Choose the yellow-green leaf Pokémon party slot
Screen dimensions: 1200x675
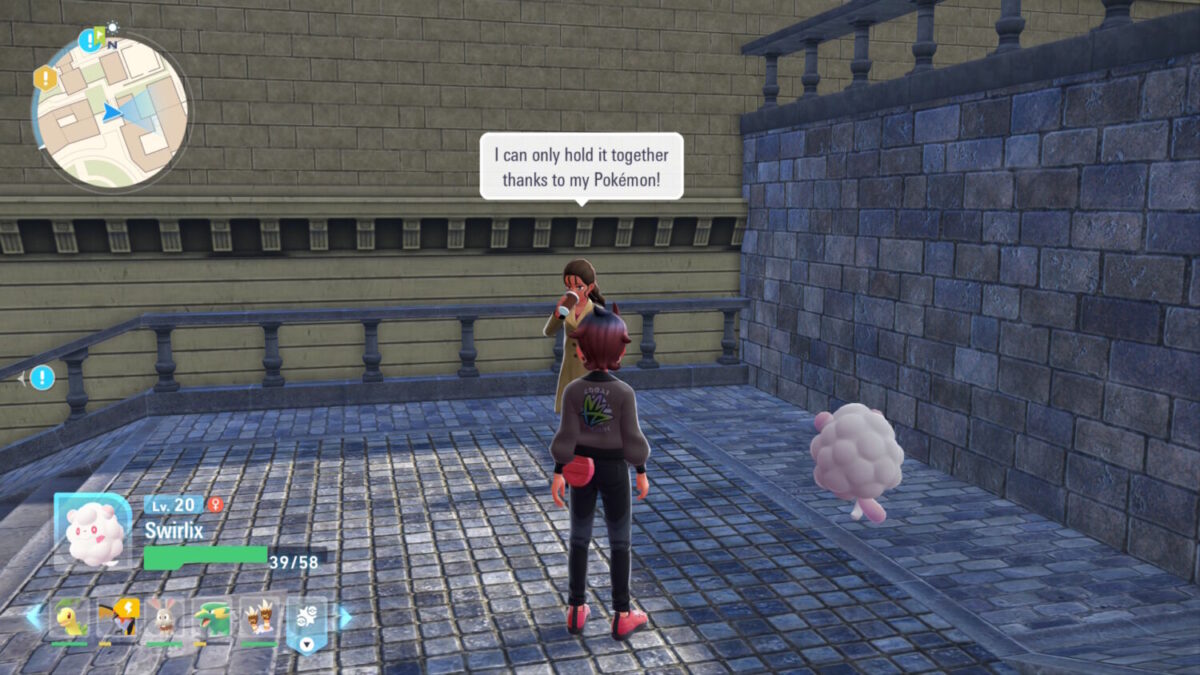70,619
